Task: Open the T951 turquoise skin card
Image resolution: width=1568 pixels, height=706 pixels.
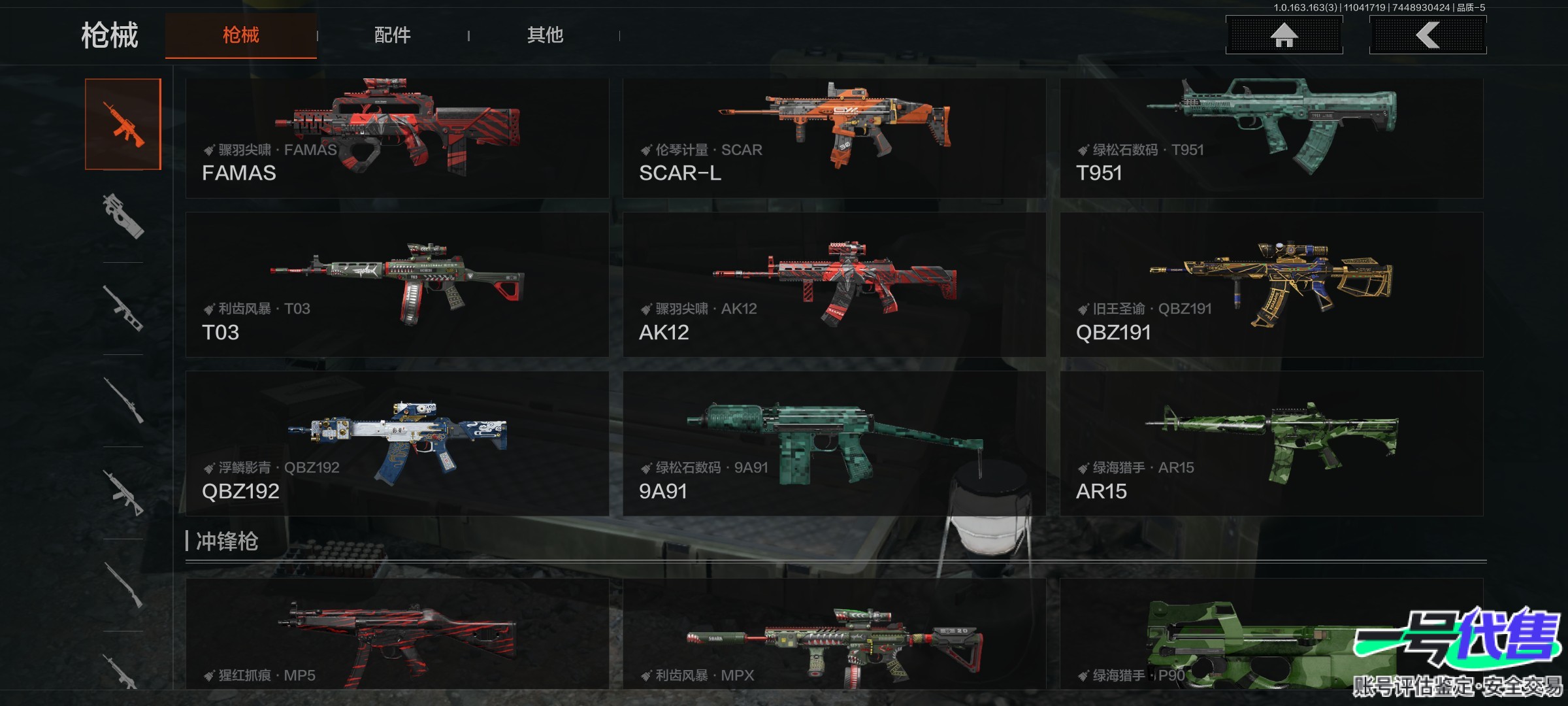Action: [1271, 138]
